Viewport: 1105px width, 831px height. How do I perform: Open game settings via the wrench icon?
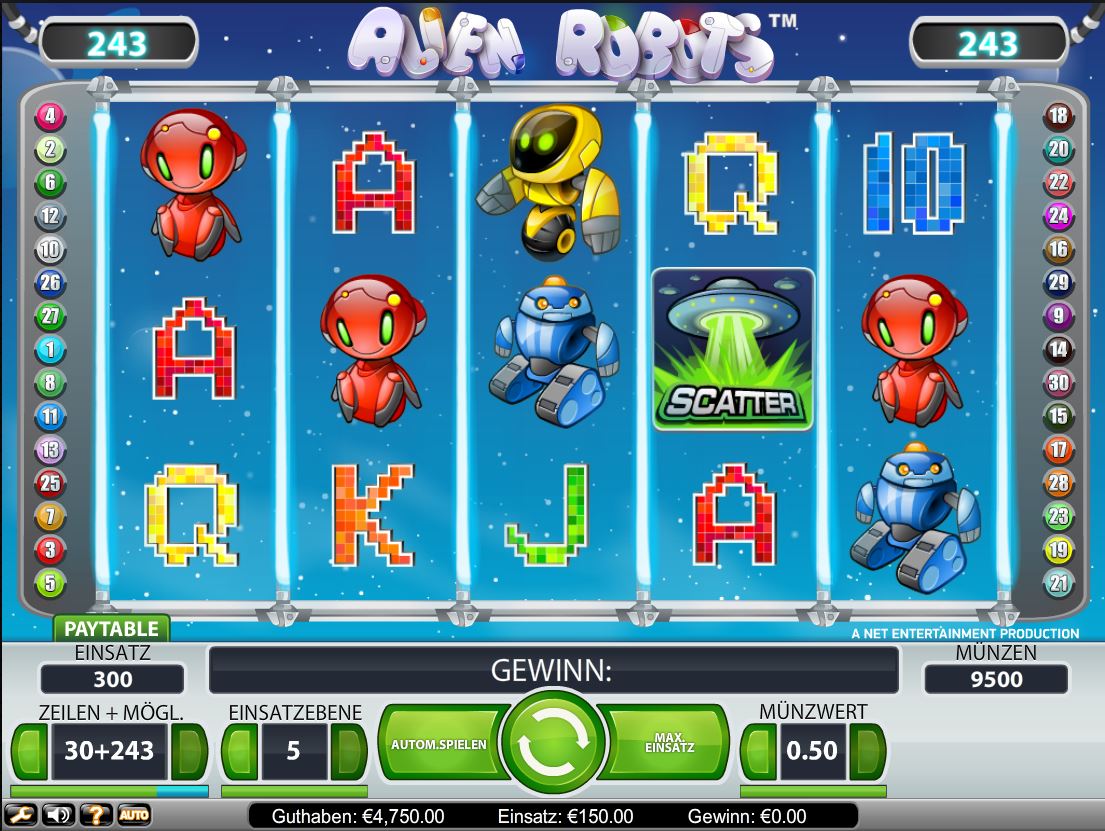coord(21,815)
